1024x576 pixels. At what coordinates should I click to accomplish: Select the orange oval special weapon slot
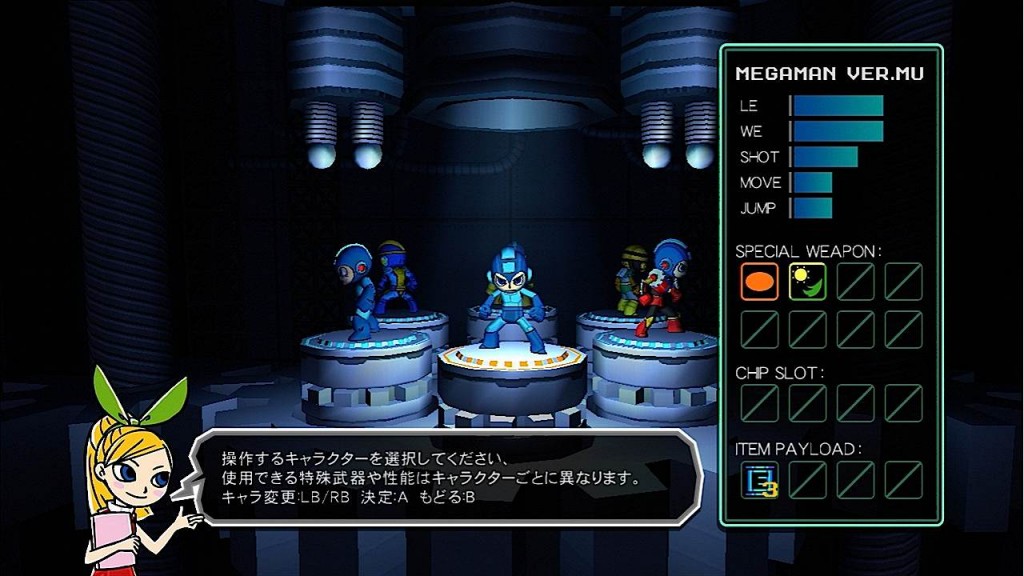point(758,281)
